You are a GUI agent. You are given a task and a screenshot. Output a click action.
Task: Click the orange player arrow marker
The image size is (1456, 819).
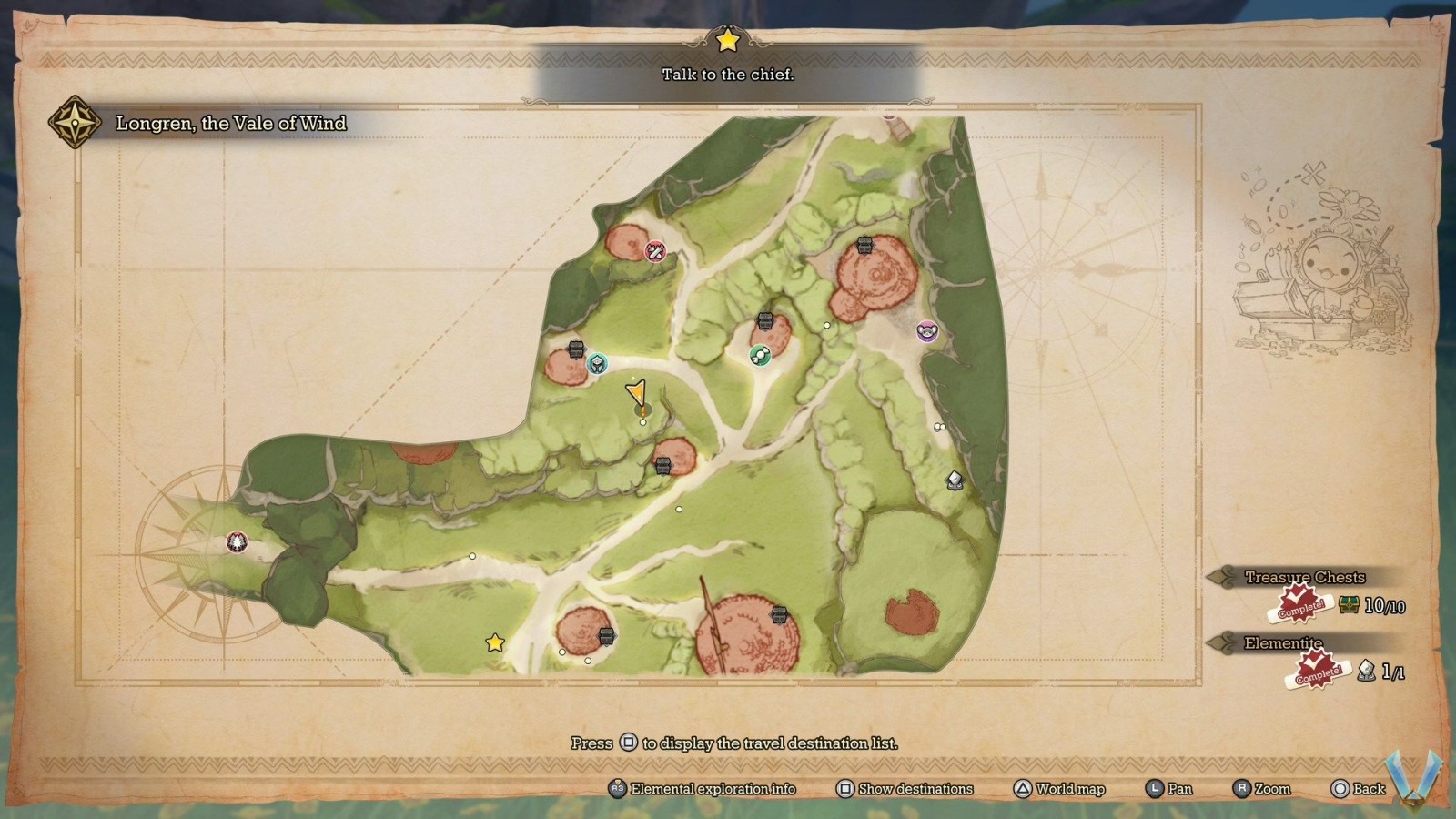point(636,393)
